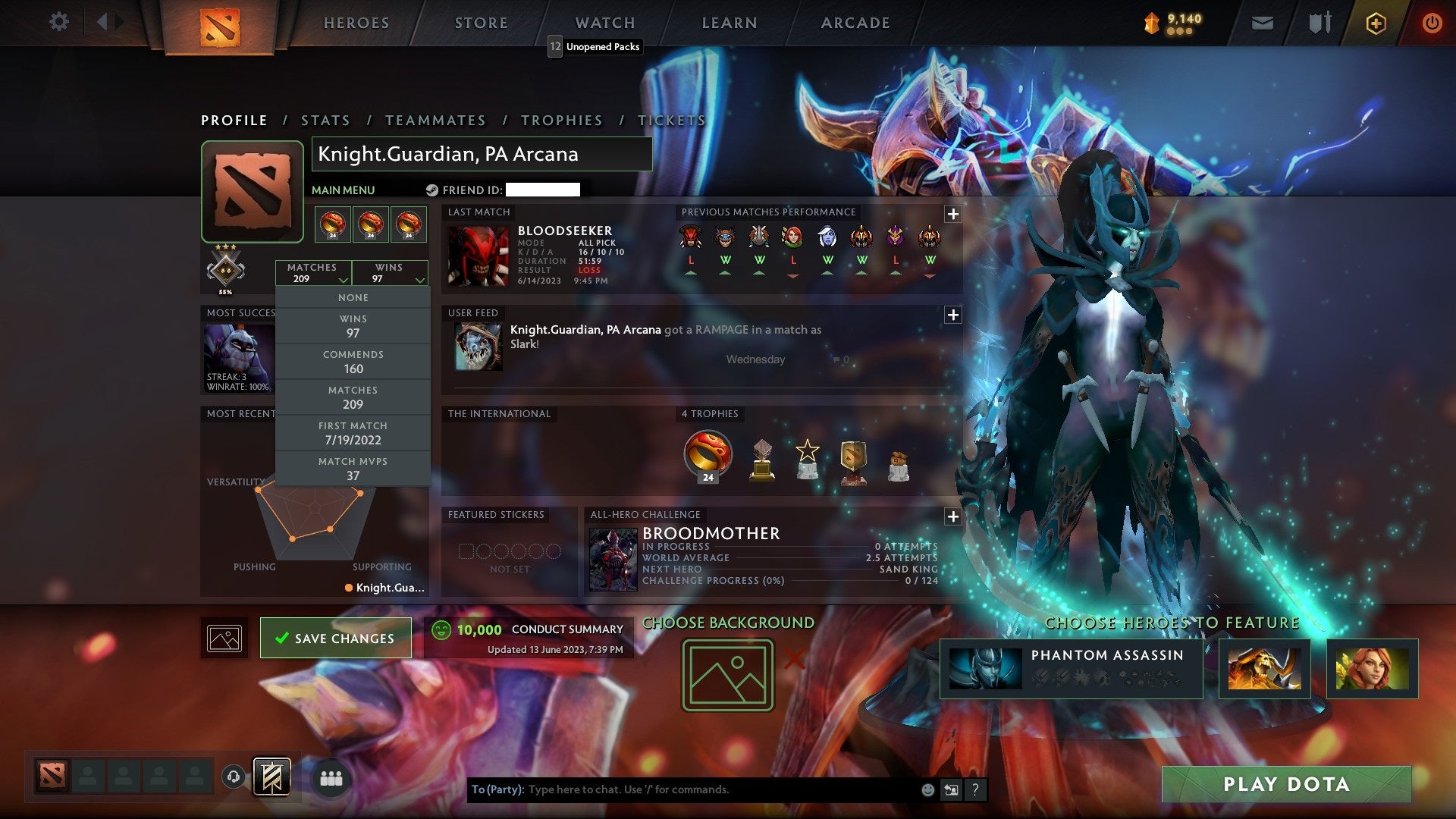This screenshot has width=1456, height=819.
Task: Open voice chat settings via headset icon
Action: 232,777
